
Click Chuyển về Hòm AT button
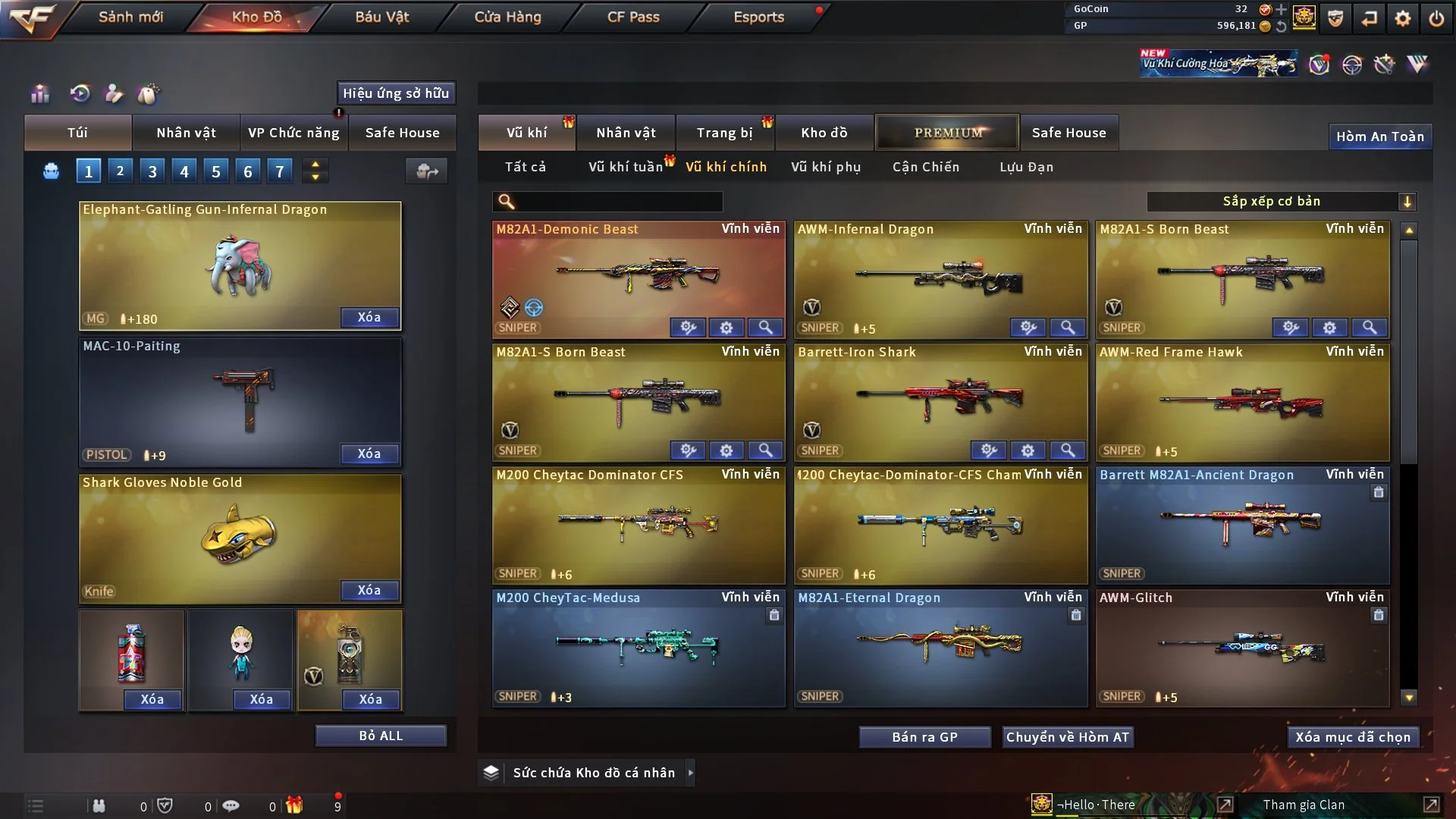(x=1067, y=737)
